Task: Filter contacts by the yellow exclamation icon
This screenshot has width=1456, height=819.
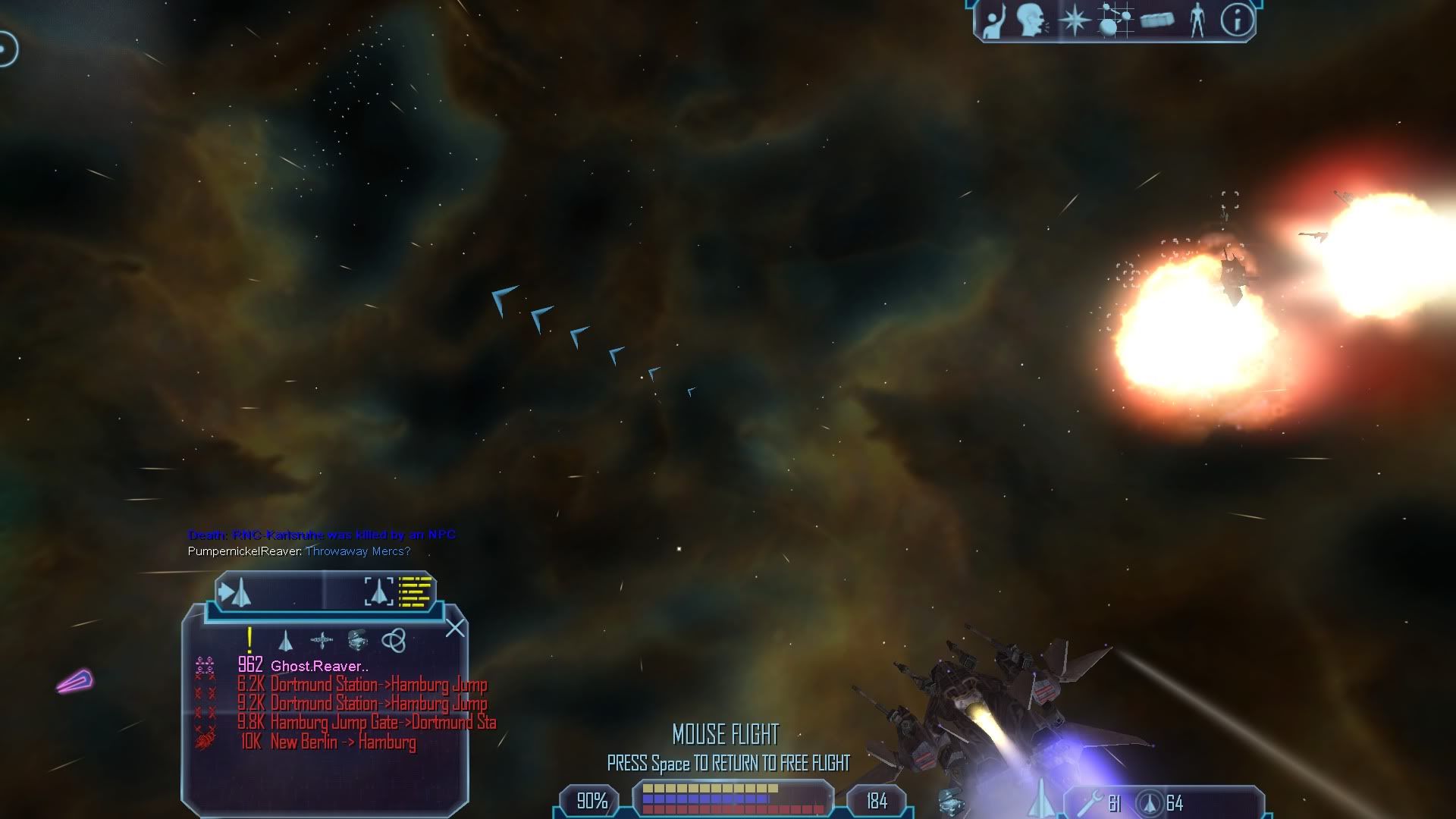Action: [x=249, y=641]
